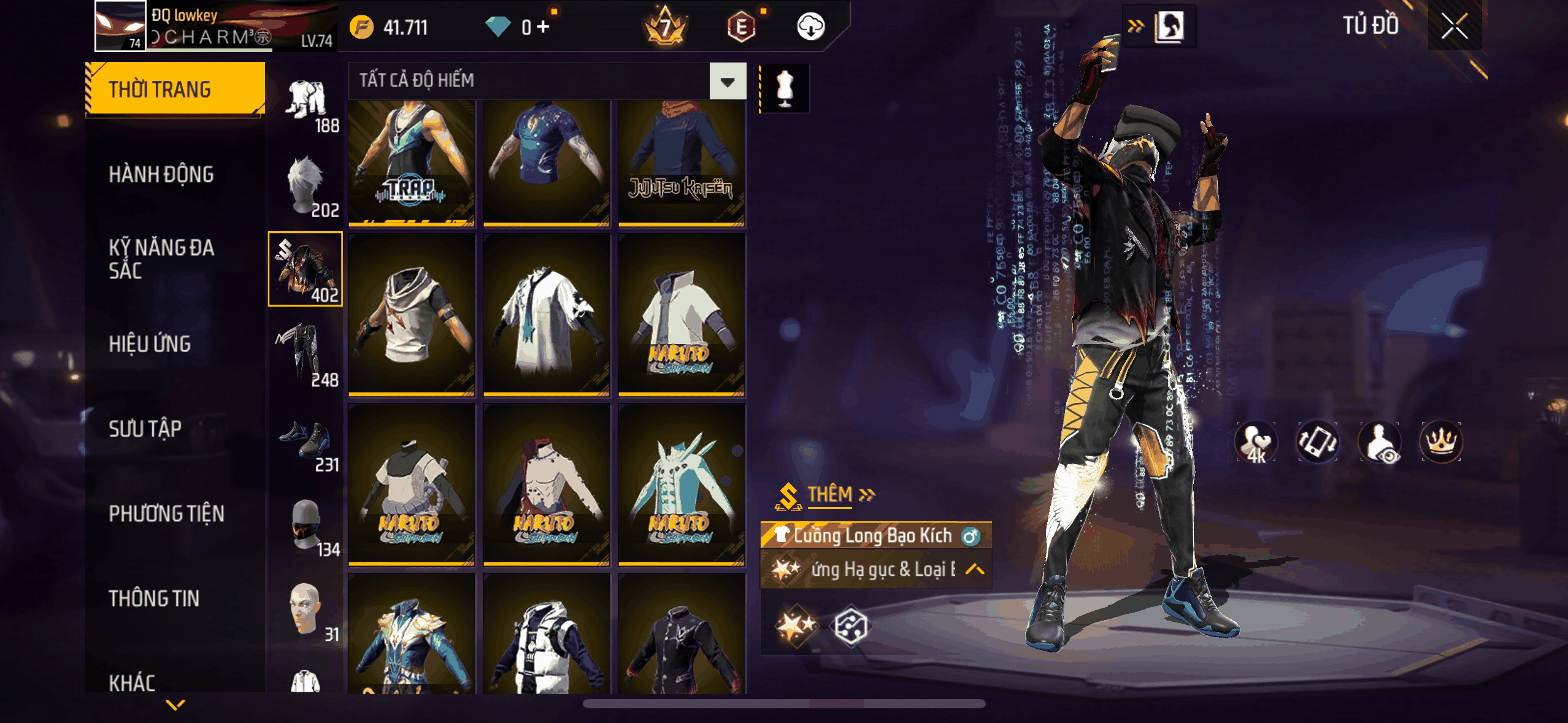Open the crown icon beside the character
Image resolution: width=1568 pixels, height=723 pixels.
1440,442
